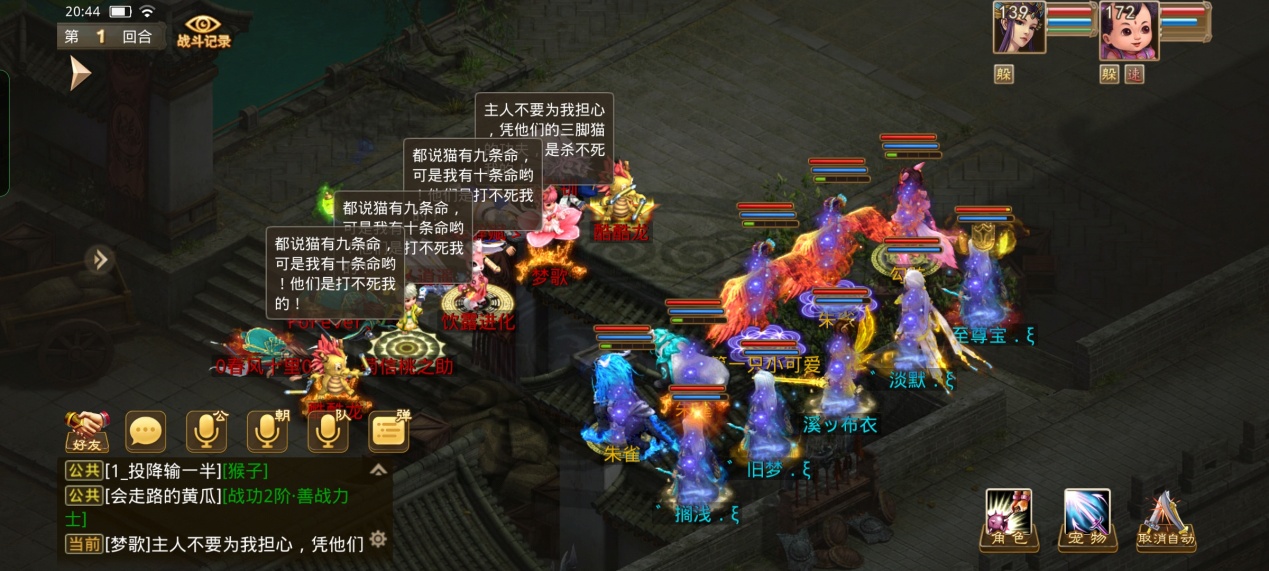Activate the 队 team voice microphone
The height and width of the screenshot is (571, 1269).
[327, 432]
